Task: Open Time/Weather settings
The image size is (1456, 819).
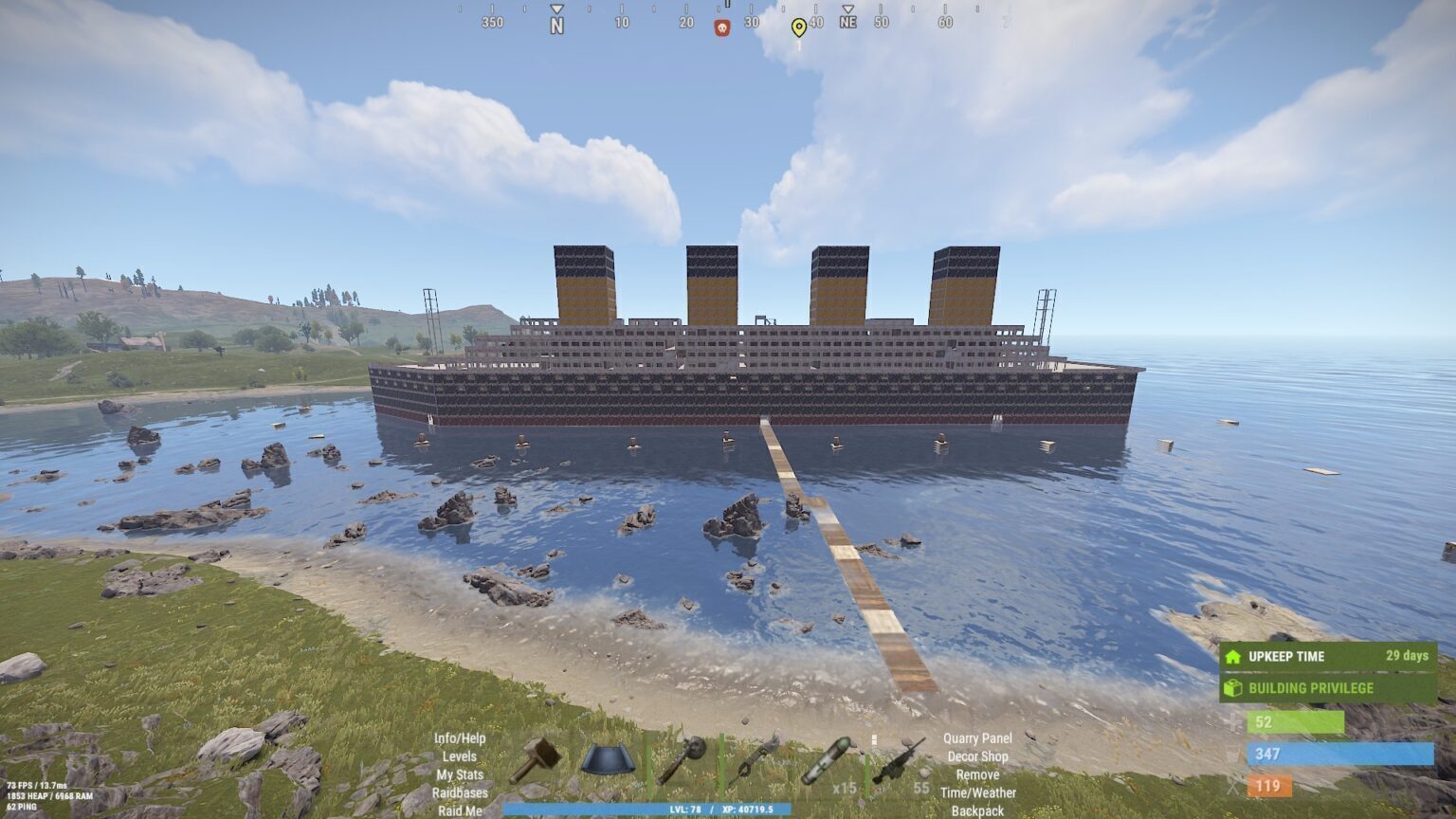Action: point(977,792)
